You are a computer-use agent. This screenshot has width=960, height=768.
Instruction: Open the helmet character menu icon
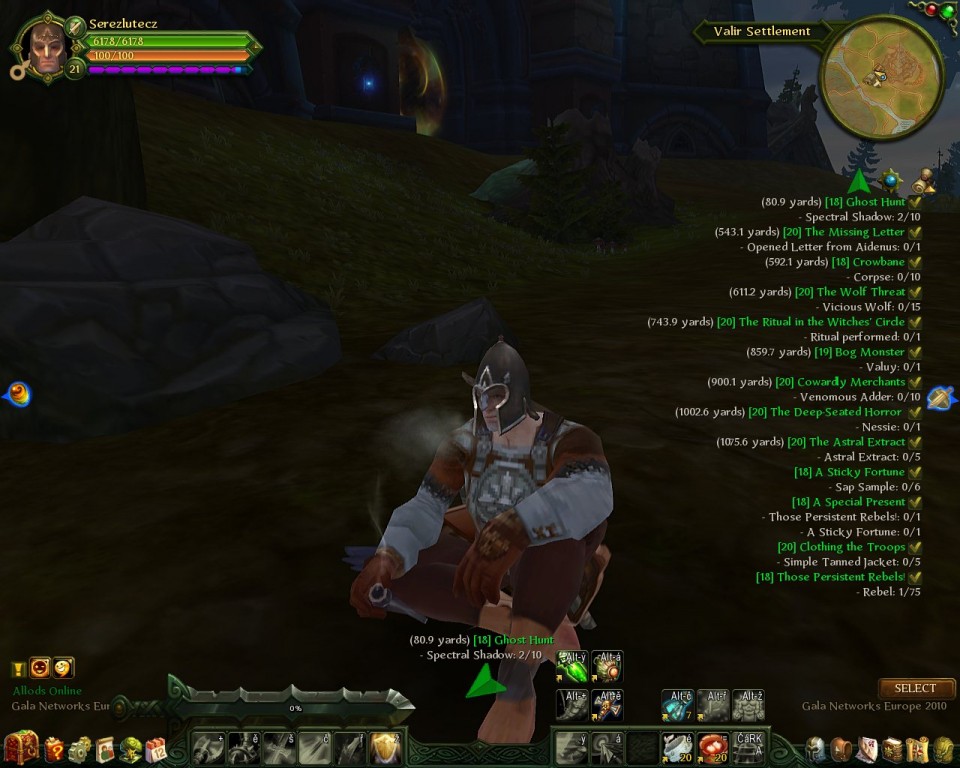(x=817, y=749)
